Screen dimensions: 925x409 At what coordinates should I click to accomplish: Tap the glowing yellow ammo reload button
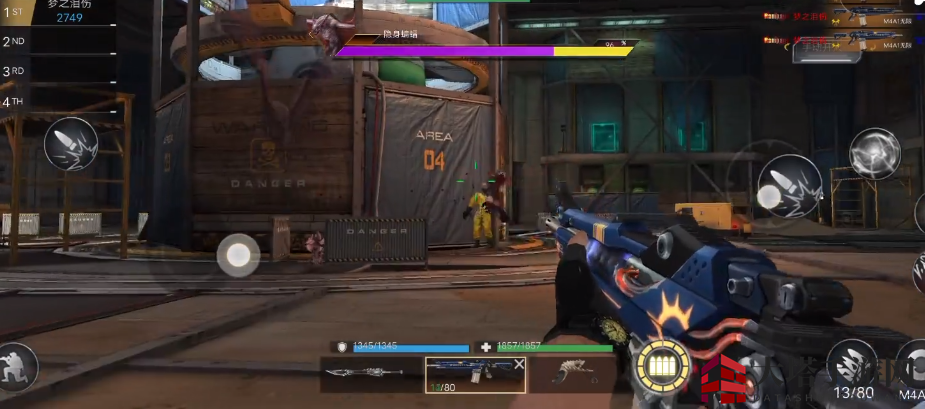(662, 366)
